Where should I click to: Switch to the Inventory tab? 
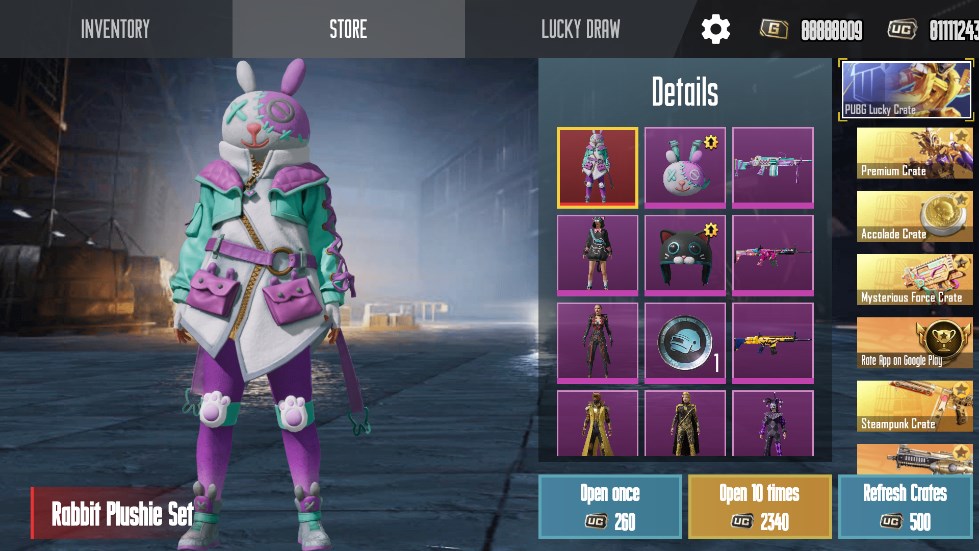tap(115, 29)
